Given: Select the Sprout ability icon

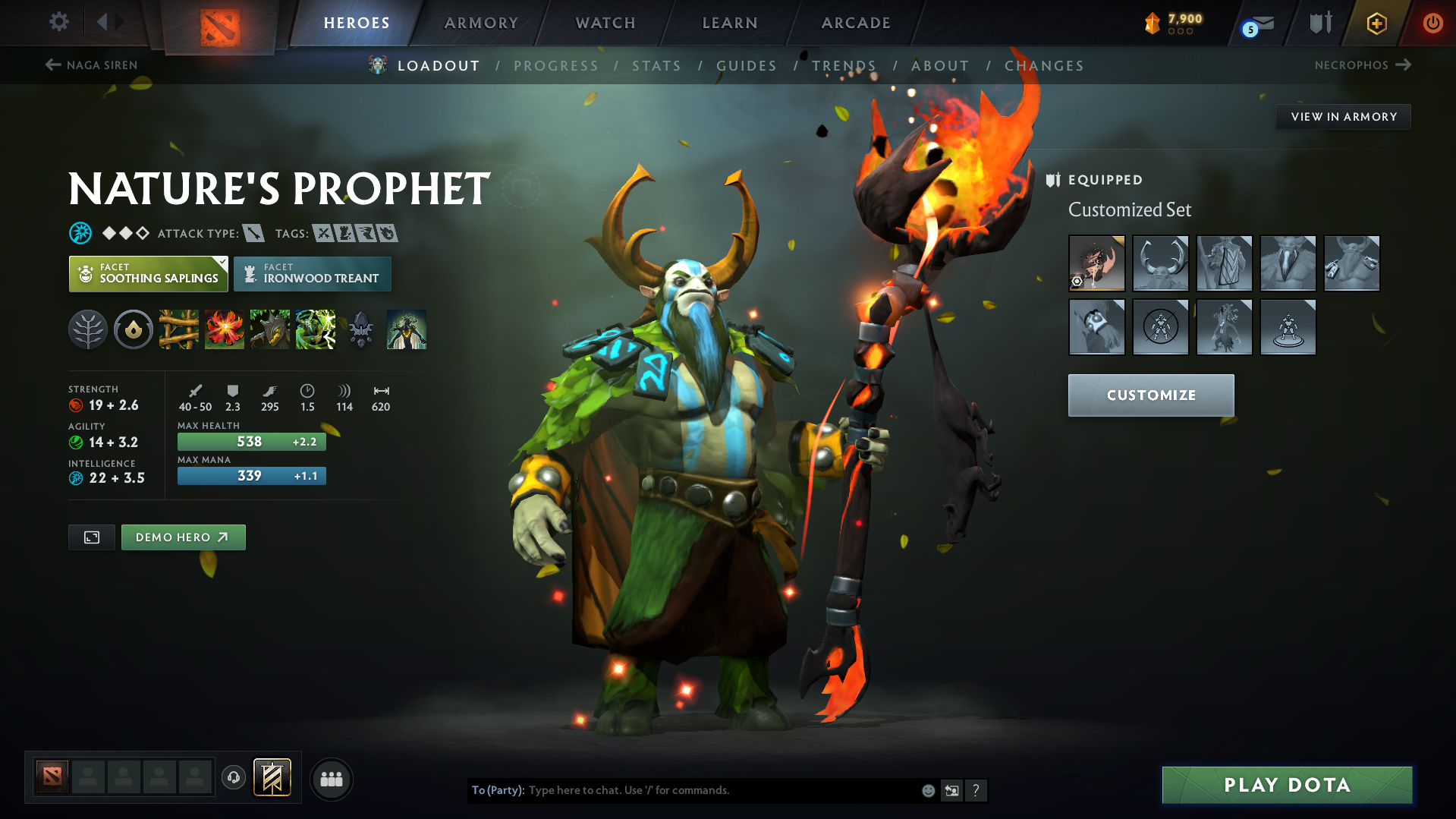Looking at the screenshot, I should pos(178,329).
